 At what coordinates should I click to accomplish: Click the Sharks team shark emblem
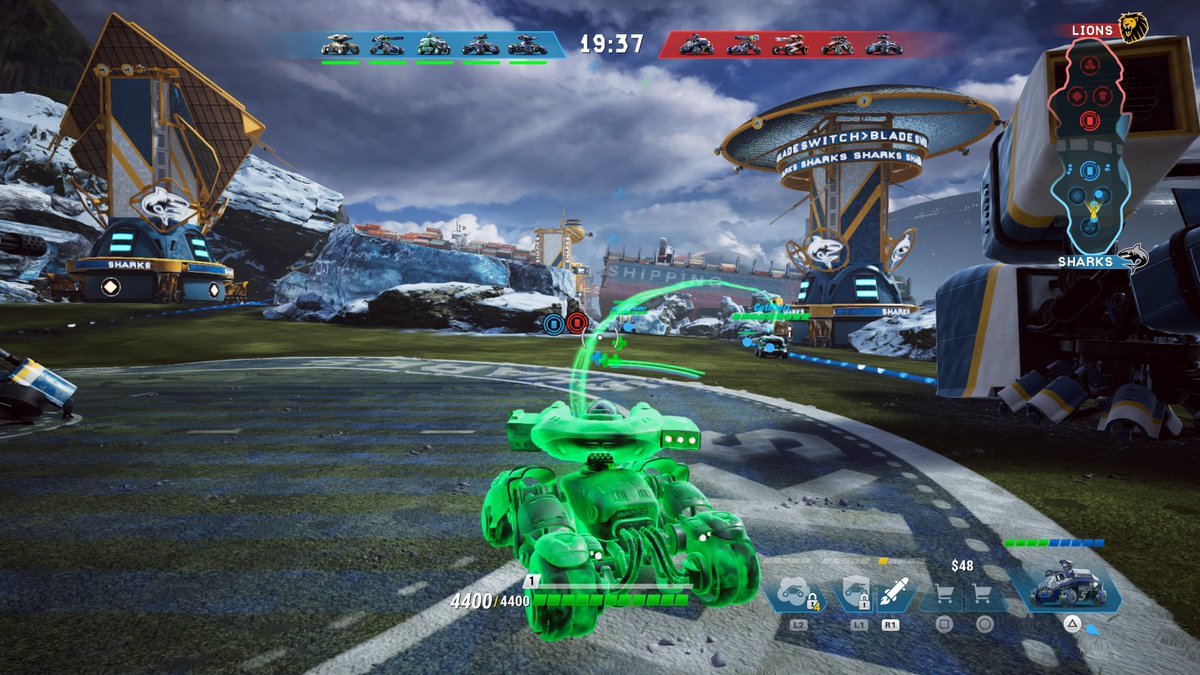click(x=1133, y=260)
